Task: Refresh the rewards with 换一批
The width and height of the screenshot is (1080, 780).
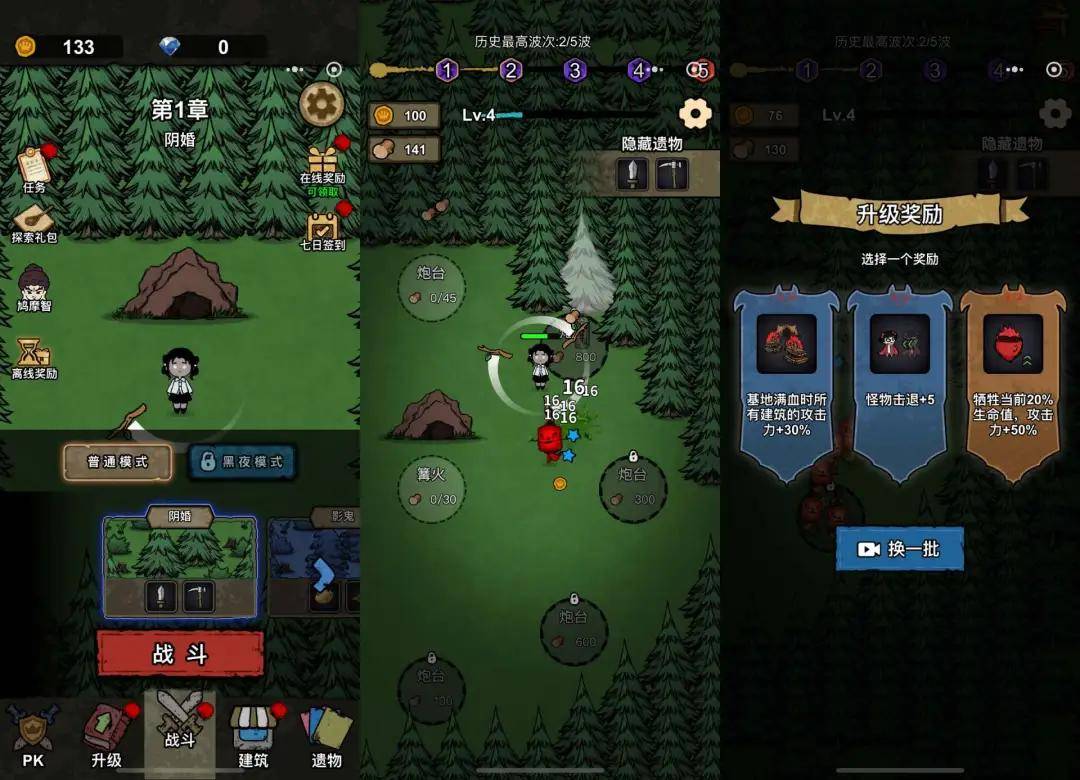Action: (x=899, y=549)
